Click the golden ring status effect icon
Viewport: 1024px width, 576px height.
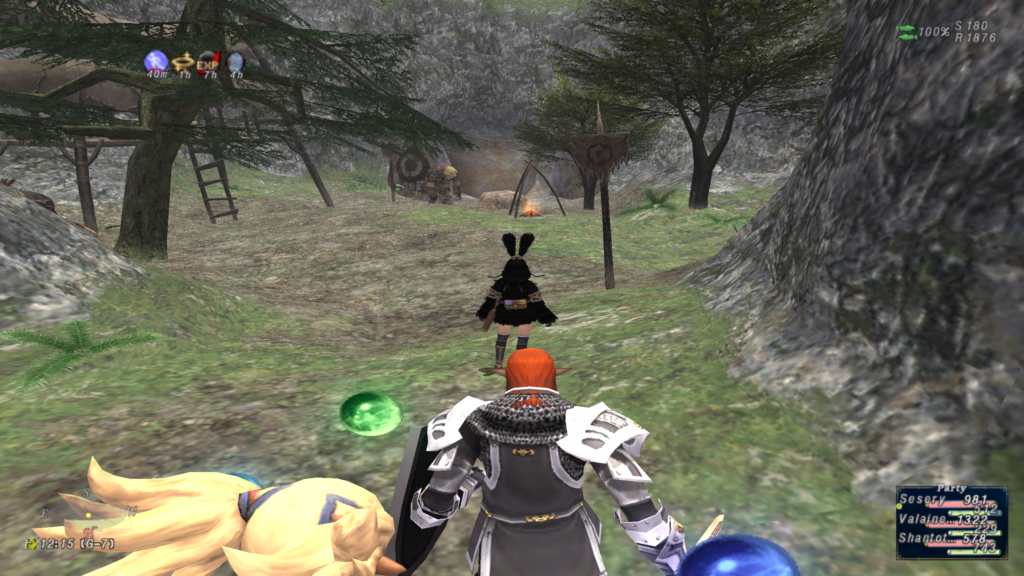[182, 63]
